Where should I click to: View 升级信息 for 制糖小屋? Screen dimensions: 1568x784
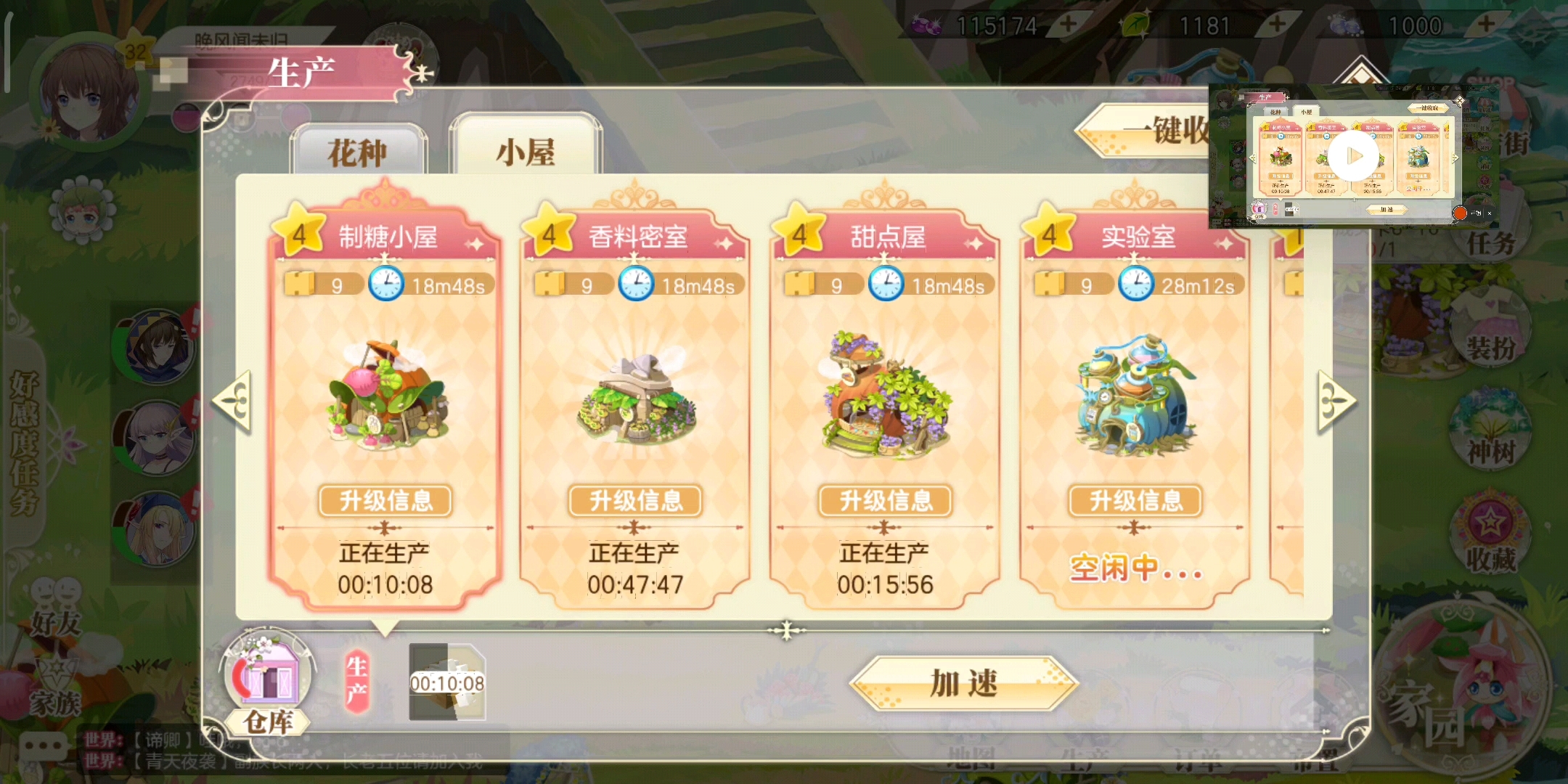click(x=385, y=501)
